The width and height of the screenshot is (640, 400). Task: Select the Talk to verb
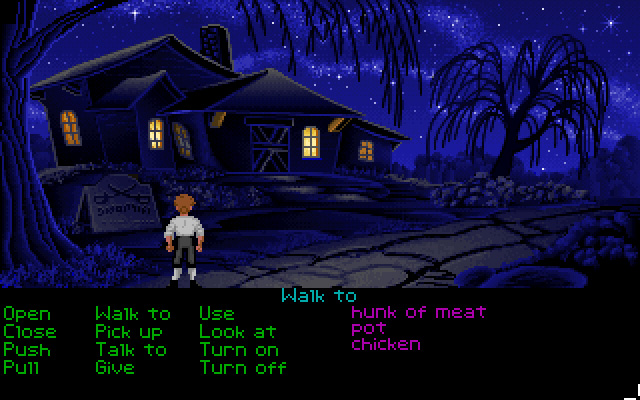pyautogui.click(x=131, y=350)
